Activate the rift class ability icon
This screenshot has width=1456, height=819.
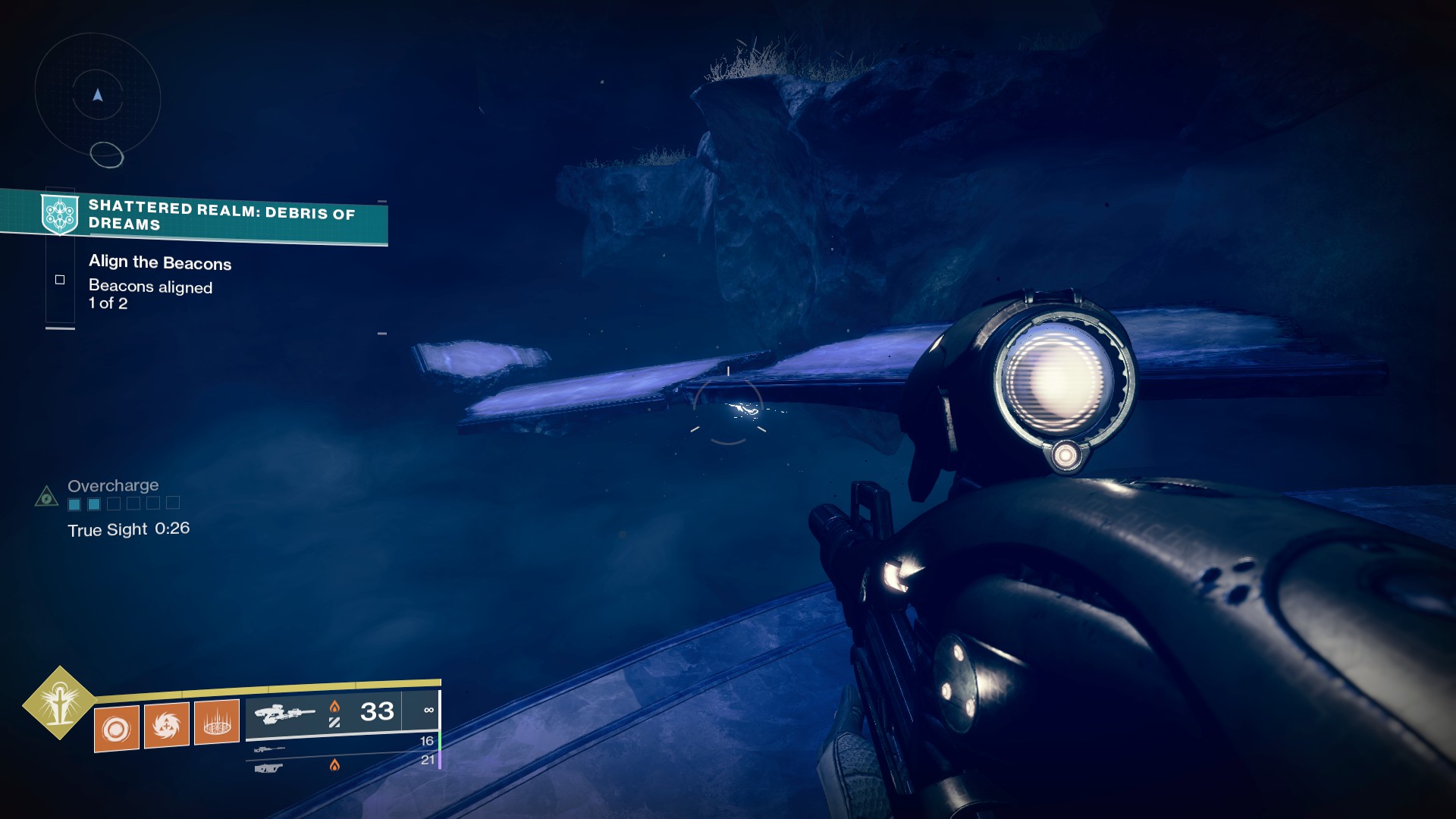point(217,722)
